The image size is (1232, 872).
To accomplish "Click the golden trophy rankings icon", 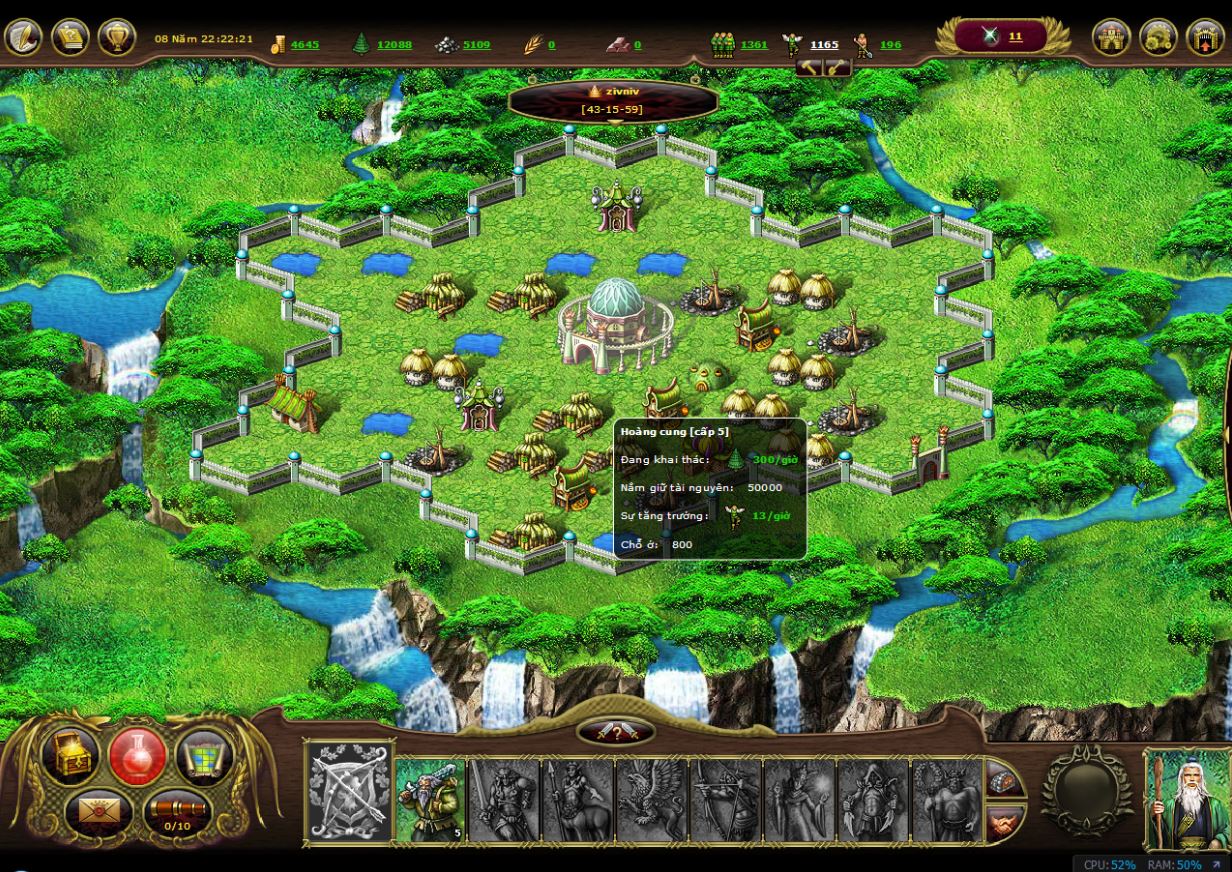I will pos(117,38).
